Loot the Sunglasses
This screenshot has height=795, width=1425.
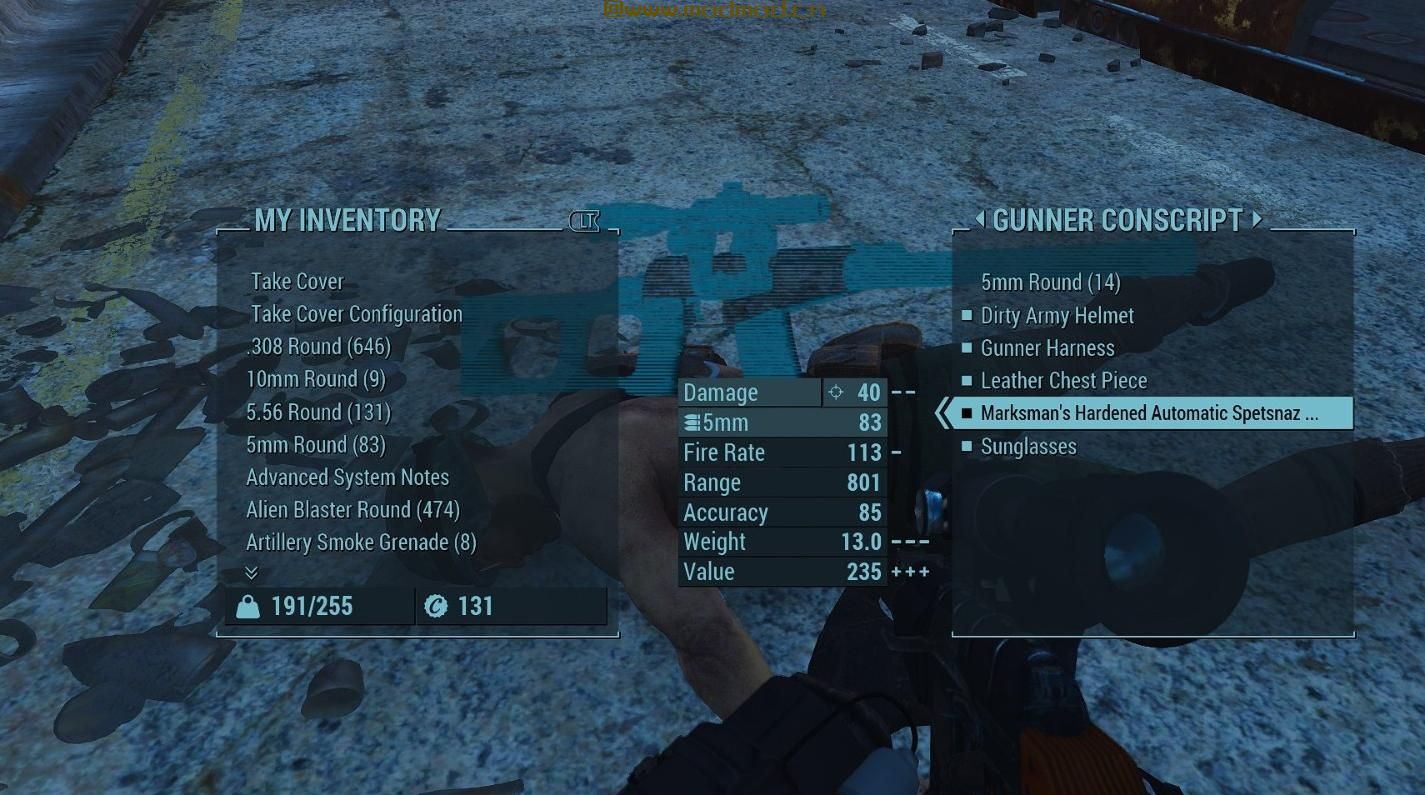(x=1028, y=446)
